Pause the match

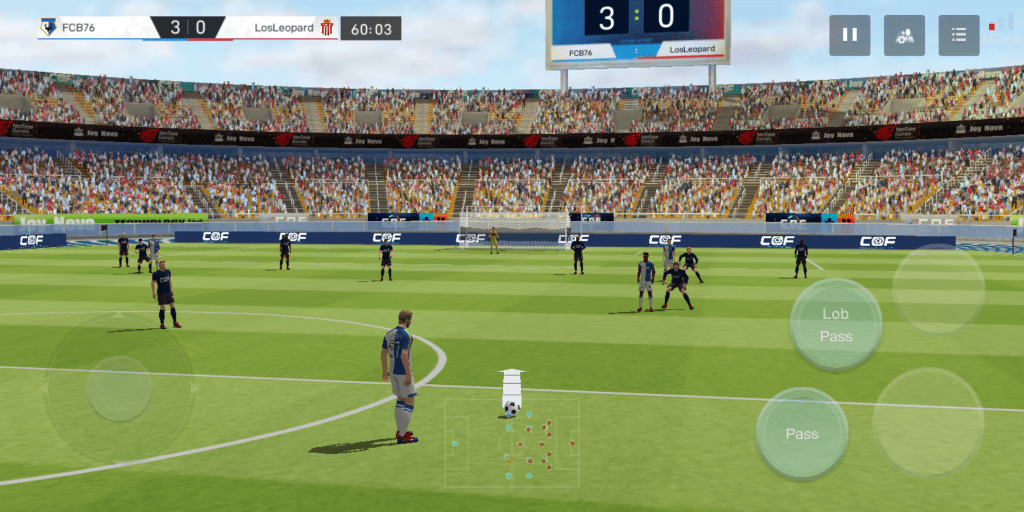tap(849, 35)
